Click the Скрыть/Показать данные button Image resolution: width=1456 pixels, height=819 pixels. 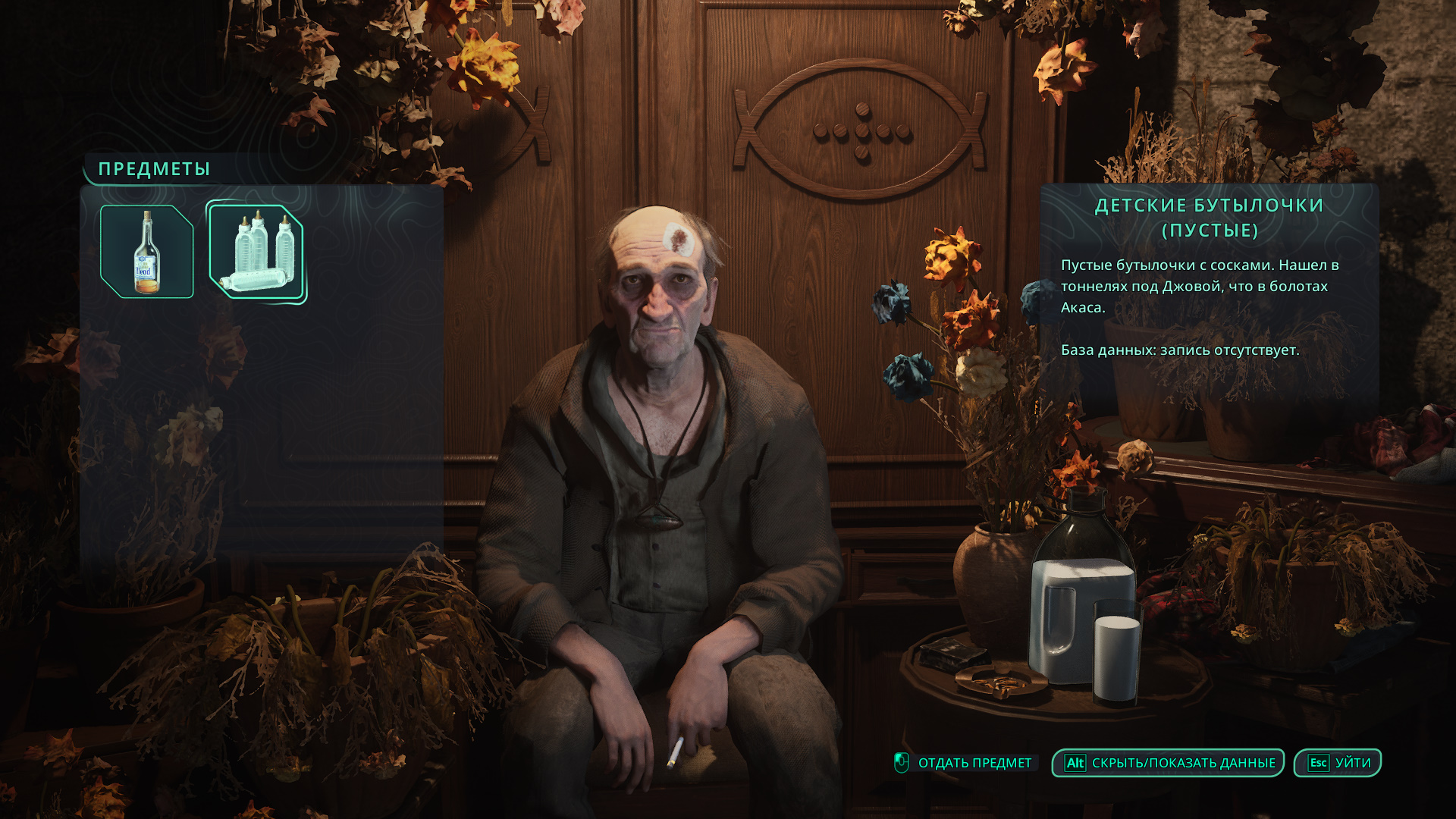[1168, 763]
